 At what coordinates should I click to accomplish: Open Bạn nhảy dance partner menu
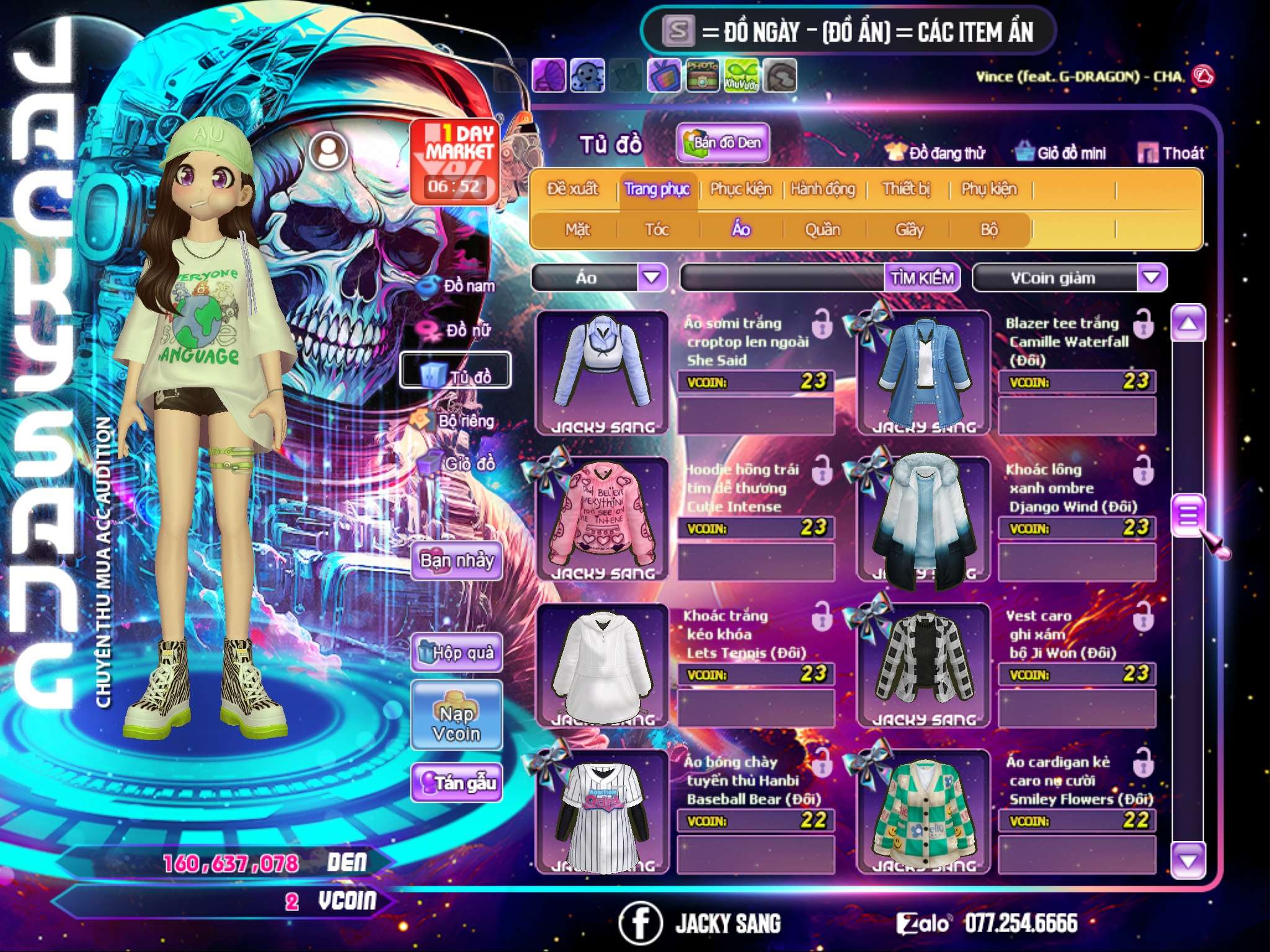pyautogui.click(x=457, y=561)
